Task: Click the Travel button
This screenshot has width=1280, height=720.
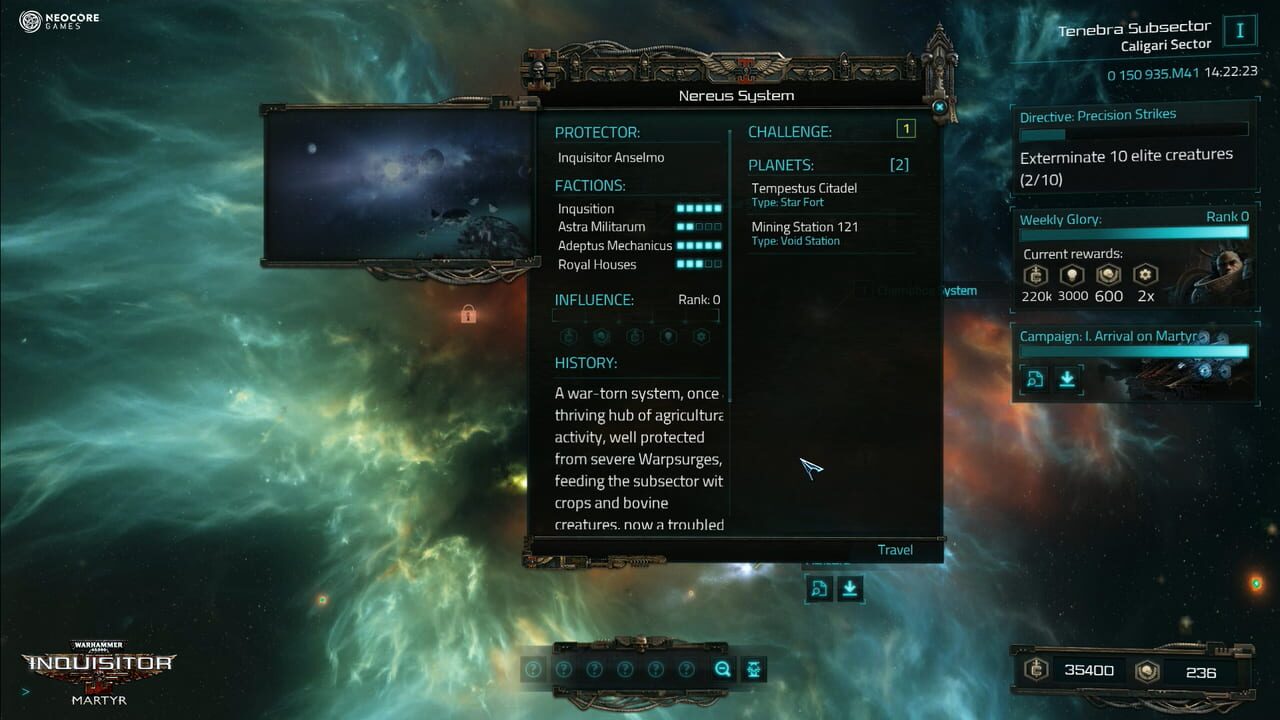Action: [894, 550]
